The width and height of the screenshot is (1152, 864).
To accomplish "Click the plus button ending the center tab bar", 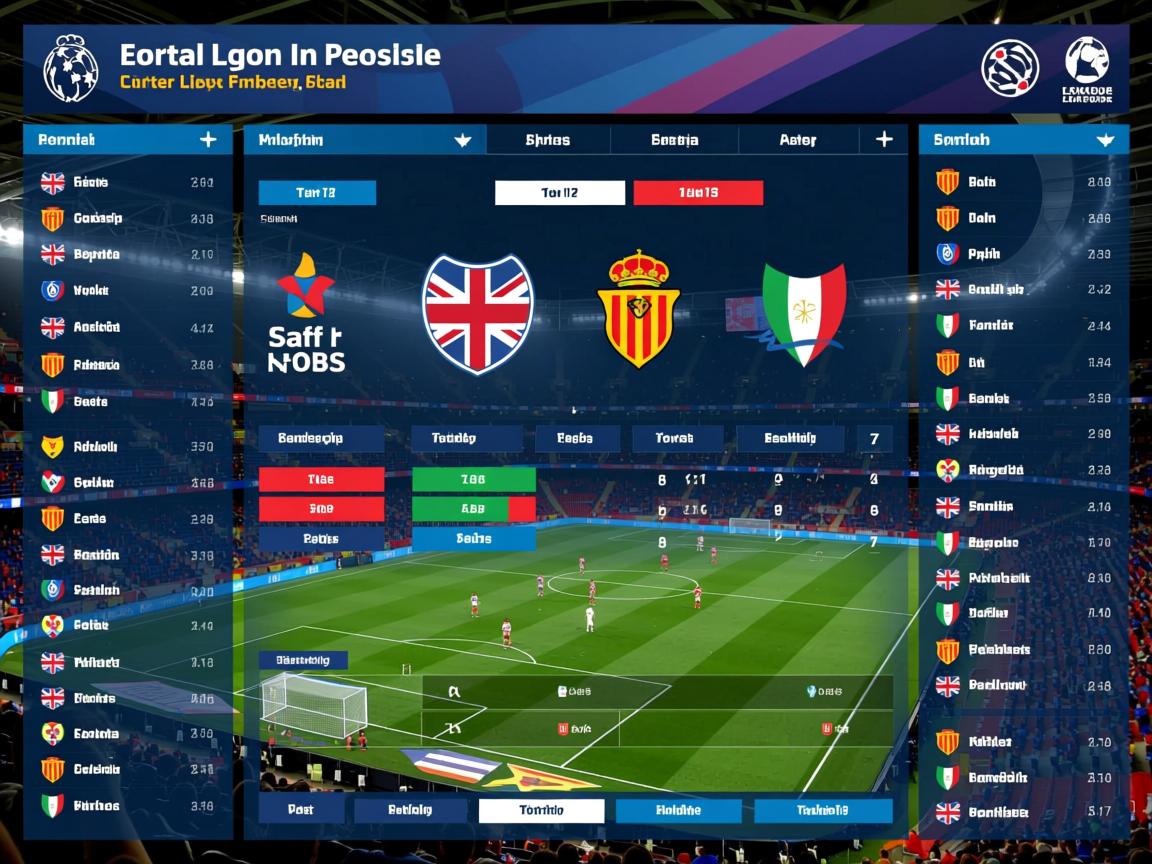I will (x=884, y=140).
